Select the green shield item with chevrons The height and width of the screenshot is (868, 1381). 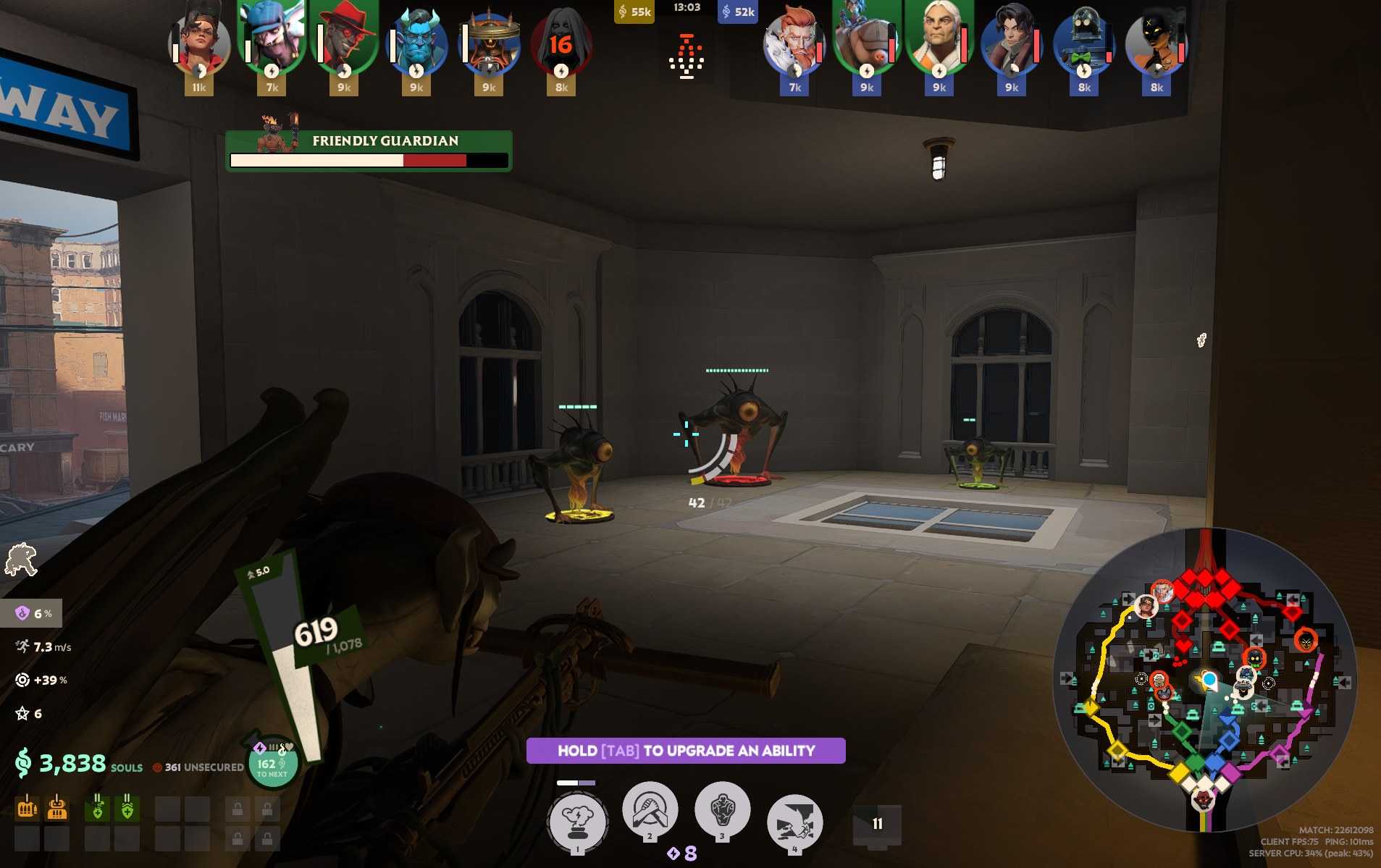[x=127, y=808]
